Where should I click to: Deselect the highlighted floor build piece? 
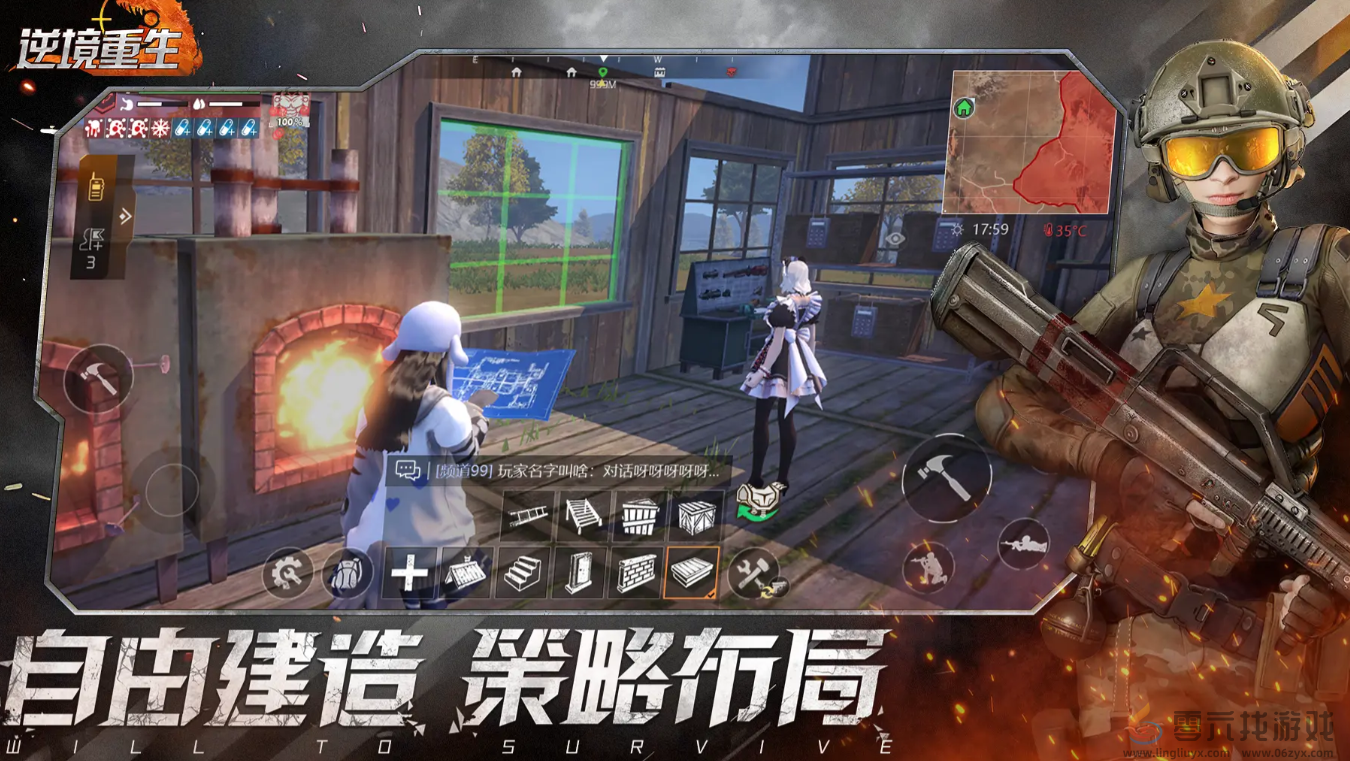[x=691, y=573]
